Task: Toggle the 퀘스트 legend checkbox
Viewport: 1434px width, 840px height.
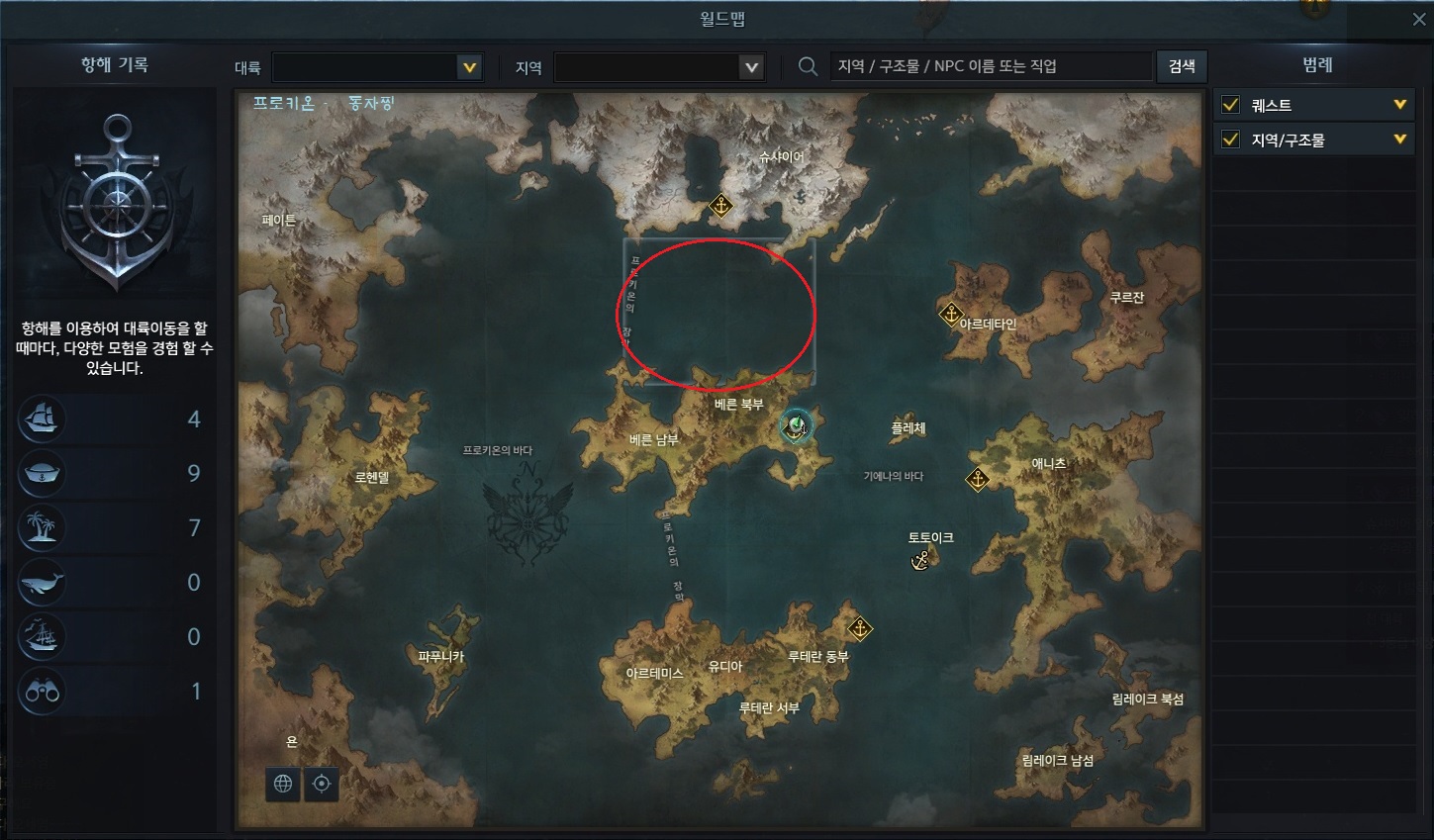Action: tap(1231, 105)
